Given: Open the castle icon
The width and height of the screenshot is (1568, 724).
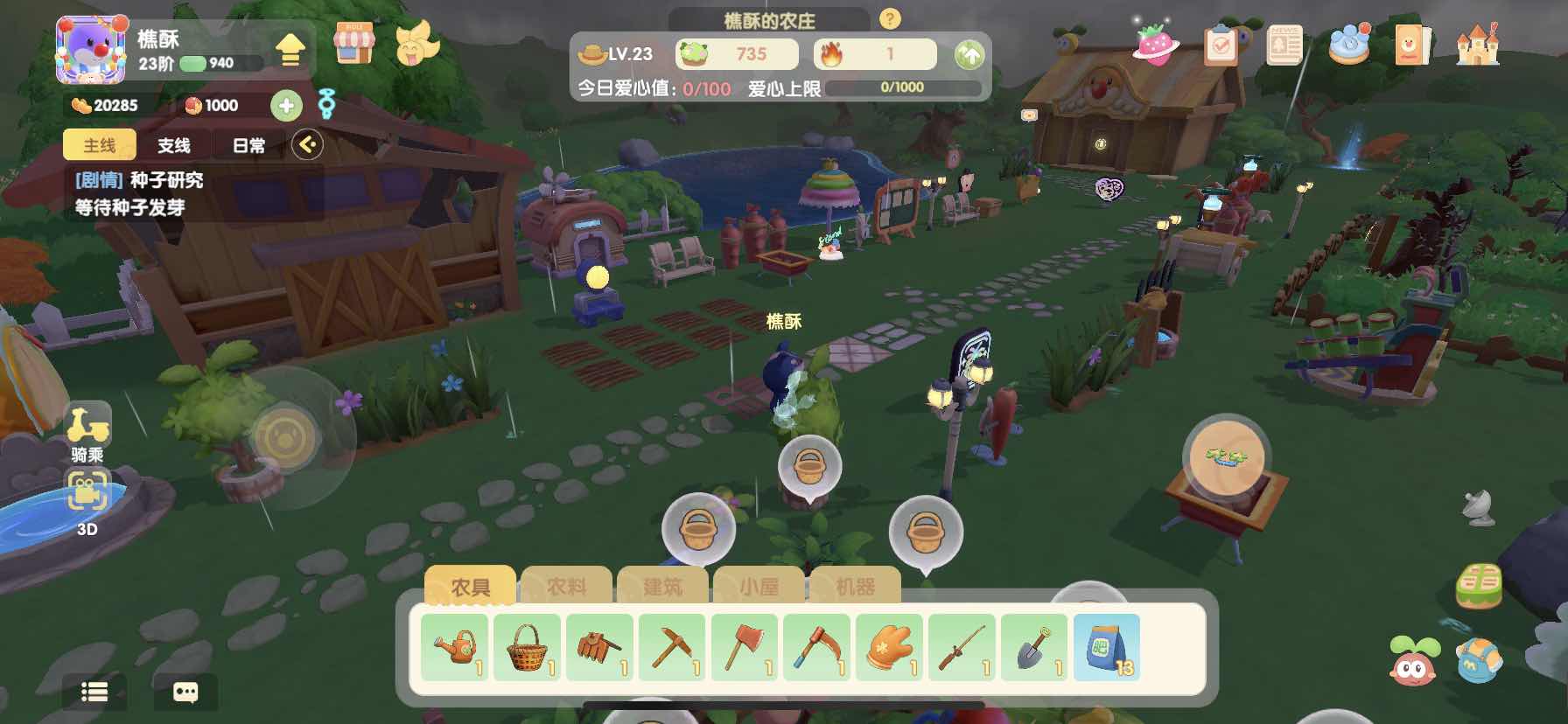Looking at the screenshot, I should (x=1477, y=44).
